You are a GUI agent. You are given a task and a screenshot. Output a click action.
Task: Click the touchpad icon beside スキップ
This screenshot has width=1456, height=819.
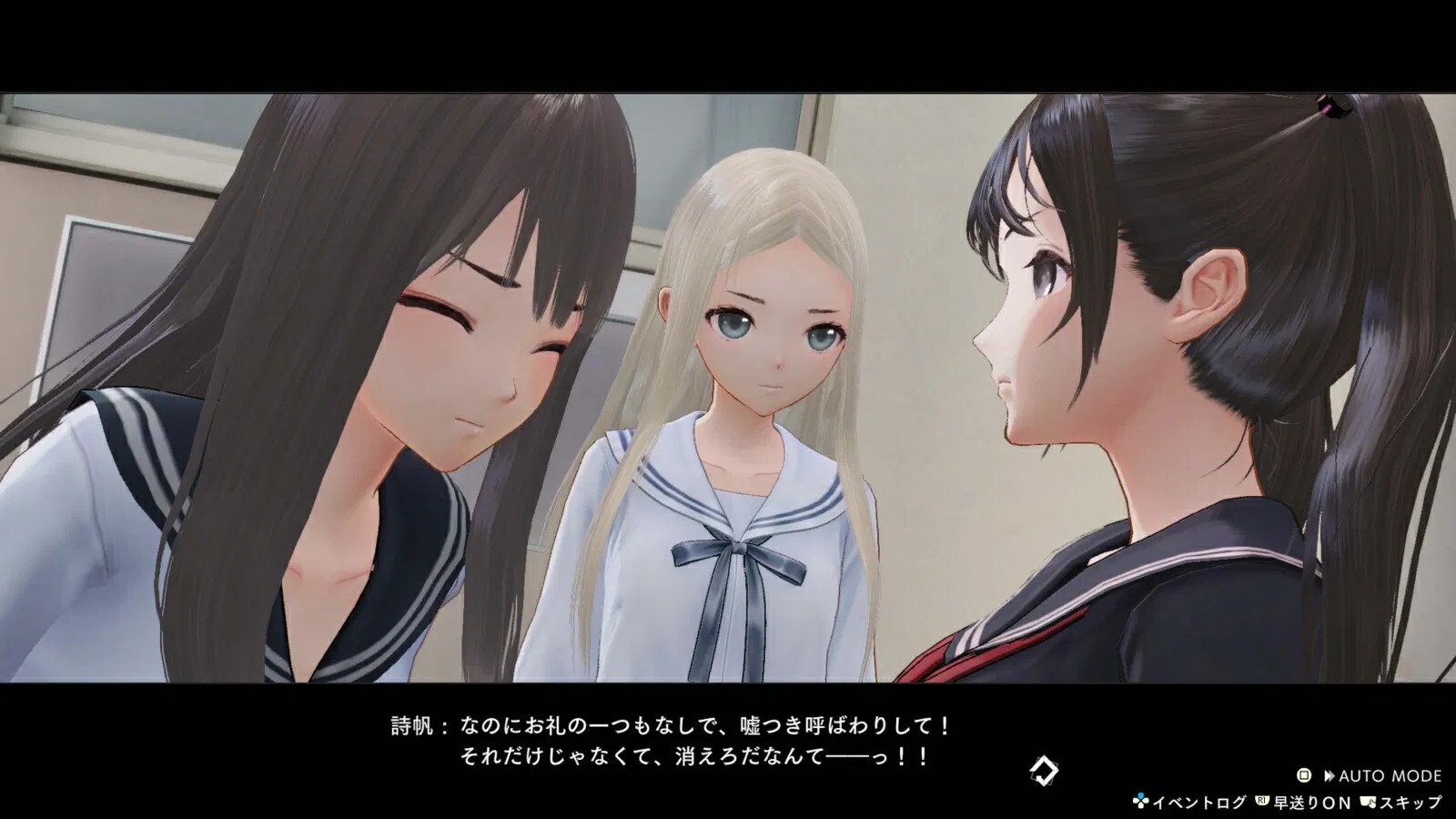pos(1369,802)
